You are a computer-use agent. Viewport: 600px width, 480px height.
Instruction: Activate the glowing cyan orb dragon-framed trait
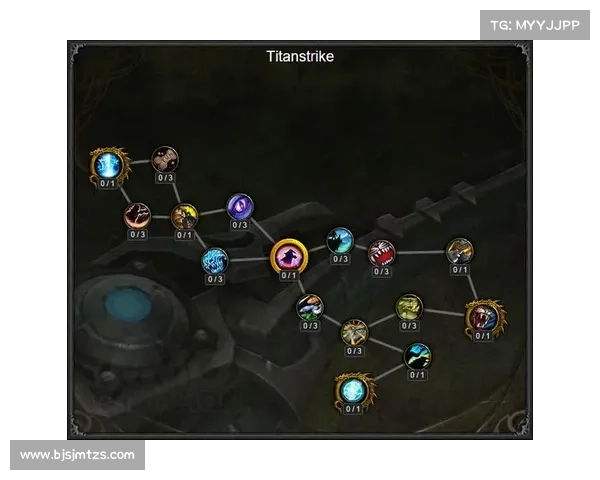(353, 389)
